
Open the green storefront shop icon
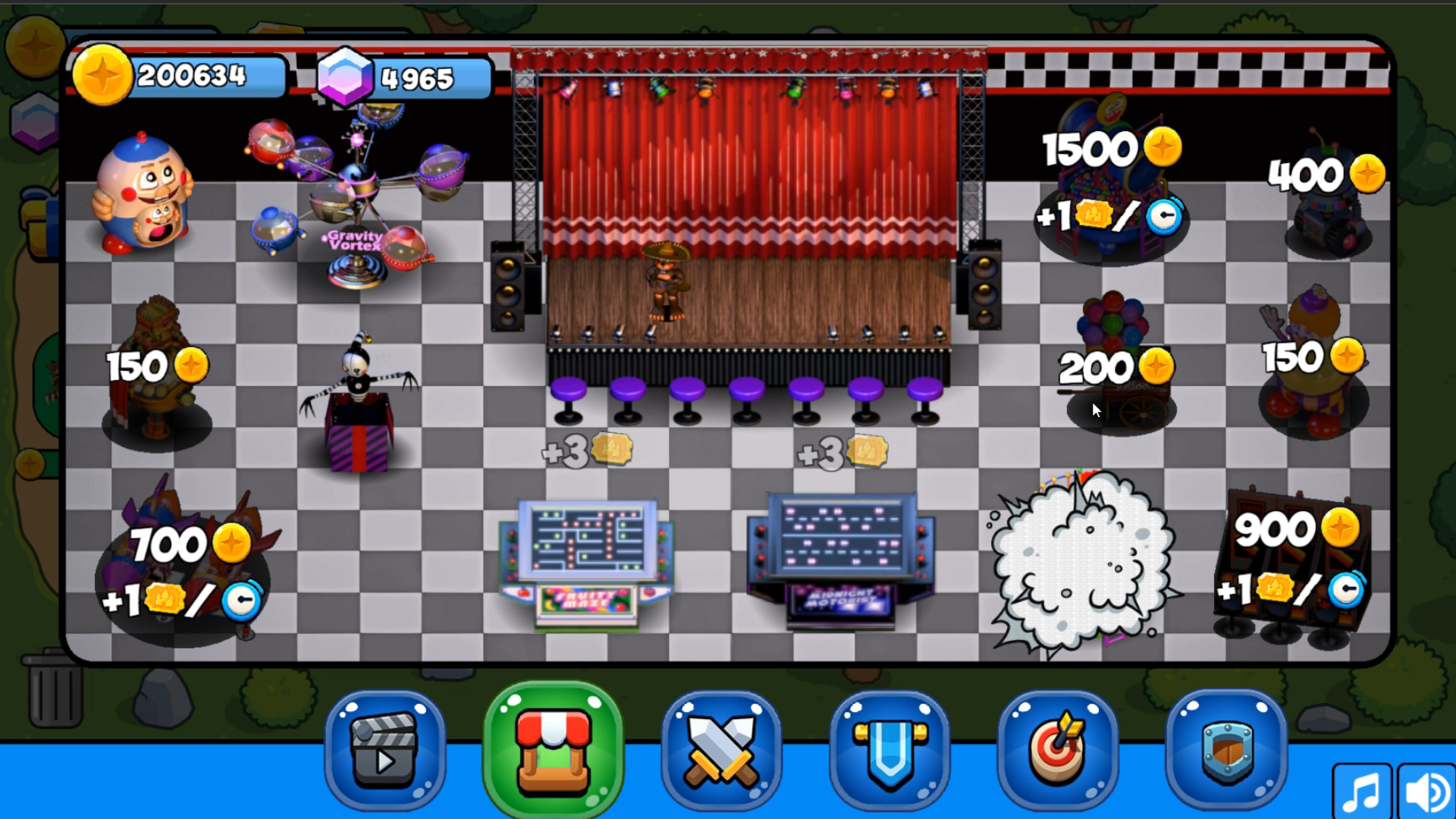pos(553,749)
